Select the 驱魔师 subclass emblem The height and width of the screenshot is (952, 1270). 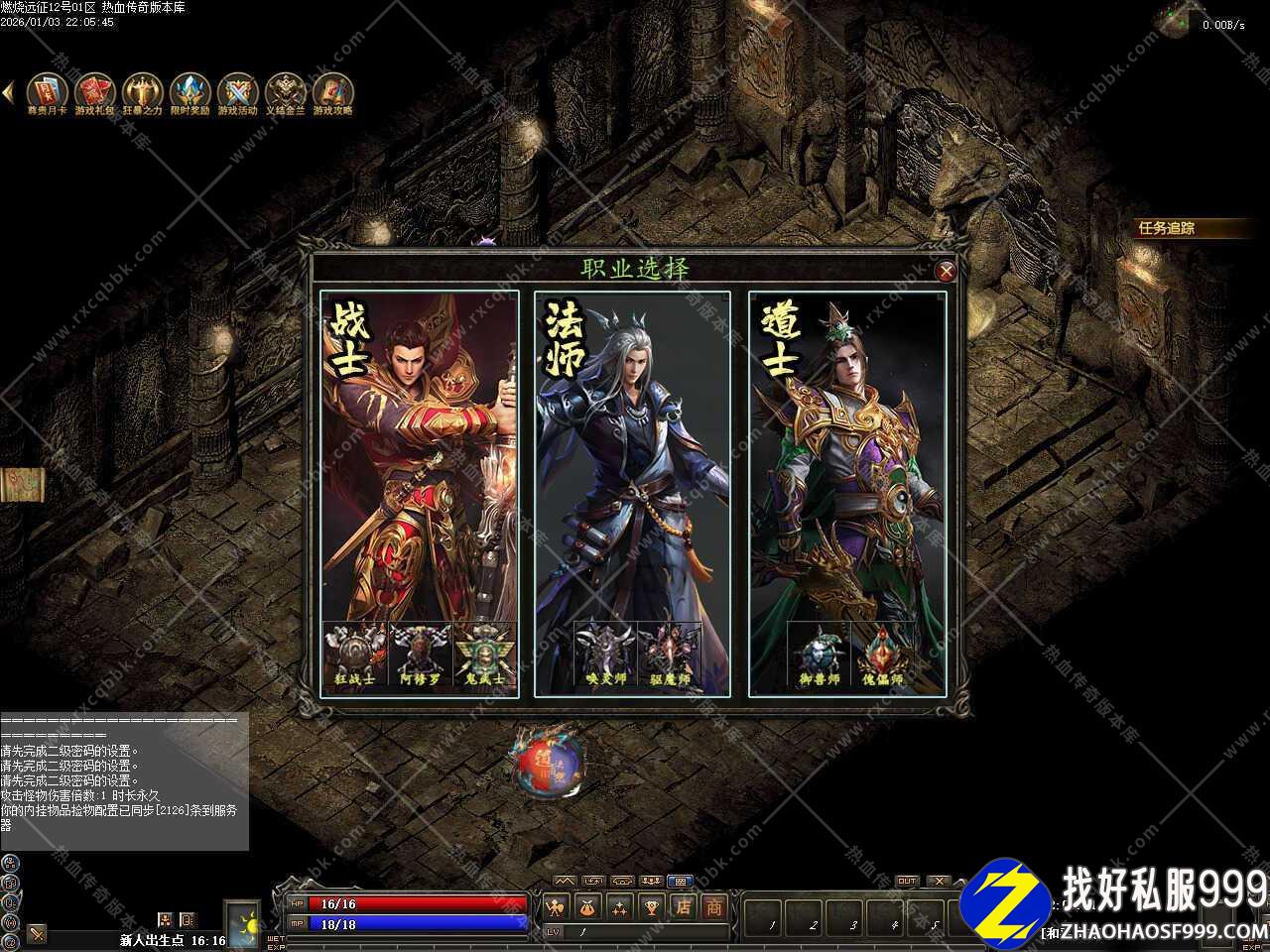tap(669, 654)
